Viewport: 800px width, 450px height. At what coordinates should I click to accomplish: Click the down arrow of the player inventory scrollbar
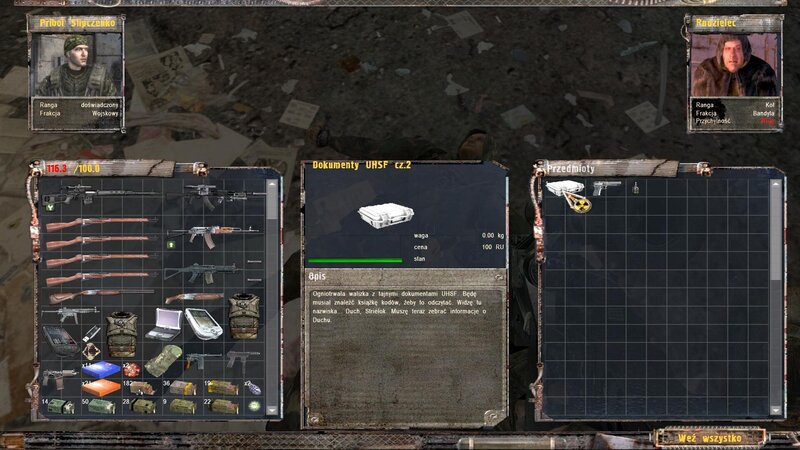point(272,411)
